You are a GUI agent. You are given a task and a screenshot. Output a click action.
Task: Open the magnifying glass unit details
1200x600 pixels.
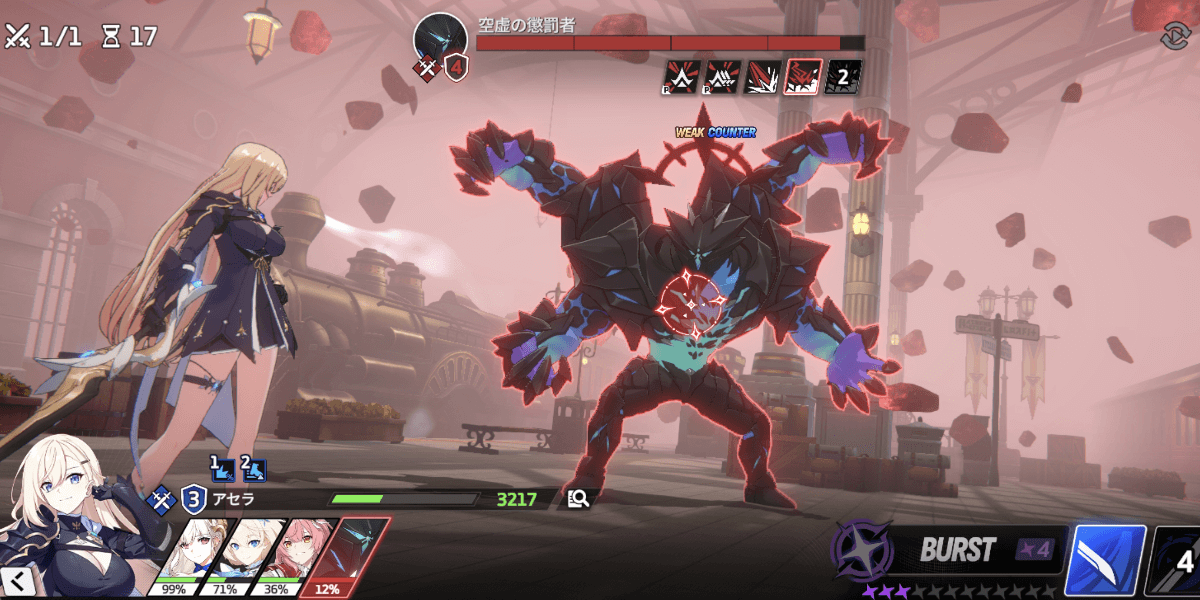(x=578, y=498)
